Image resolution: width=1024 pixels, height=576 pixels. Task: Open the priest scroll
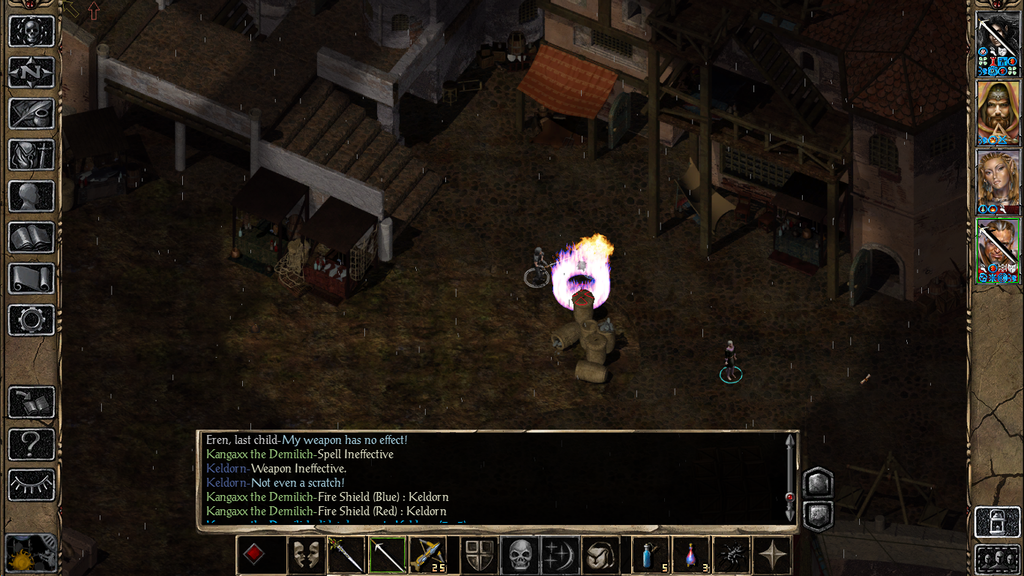pos(31,278)
